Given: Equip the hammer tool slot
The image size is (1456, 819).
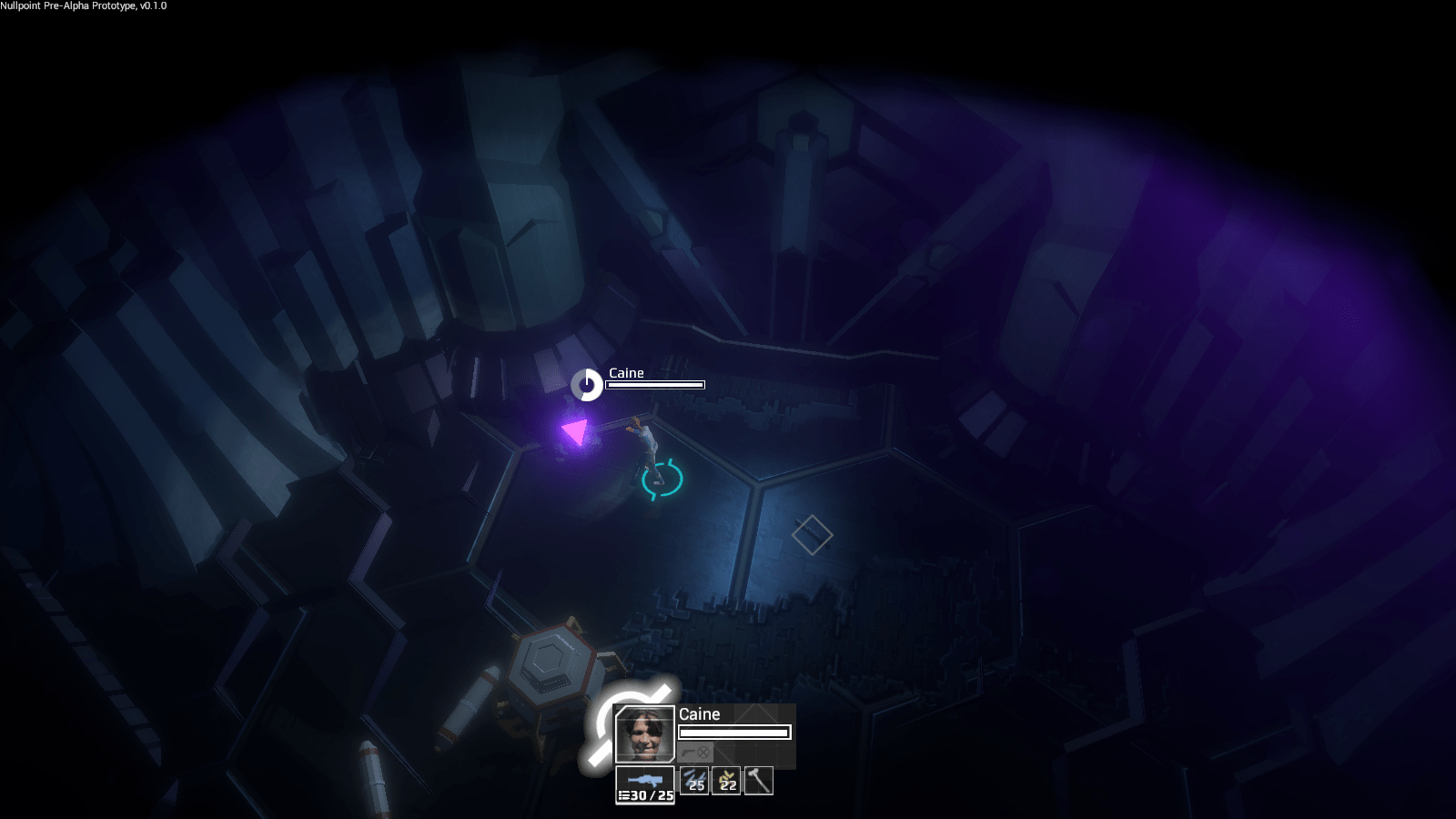Looking at the screenshot, I should [x=758, y=781].
